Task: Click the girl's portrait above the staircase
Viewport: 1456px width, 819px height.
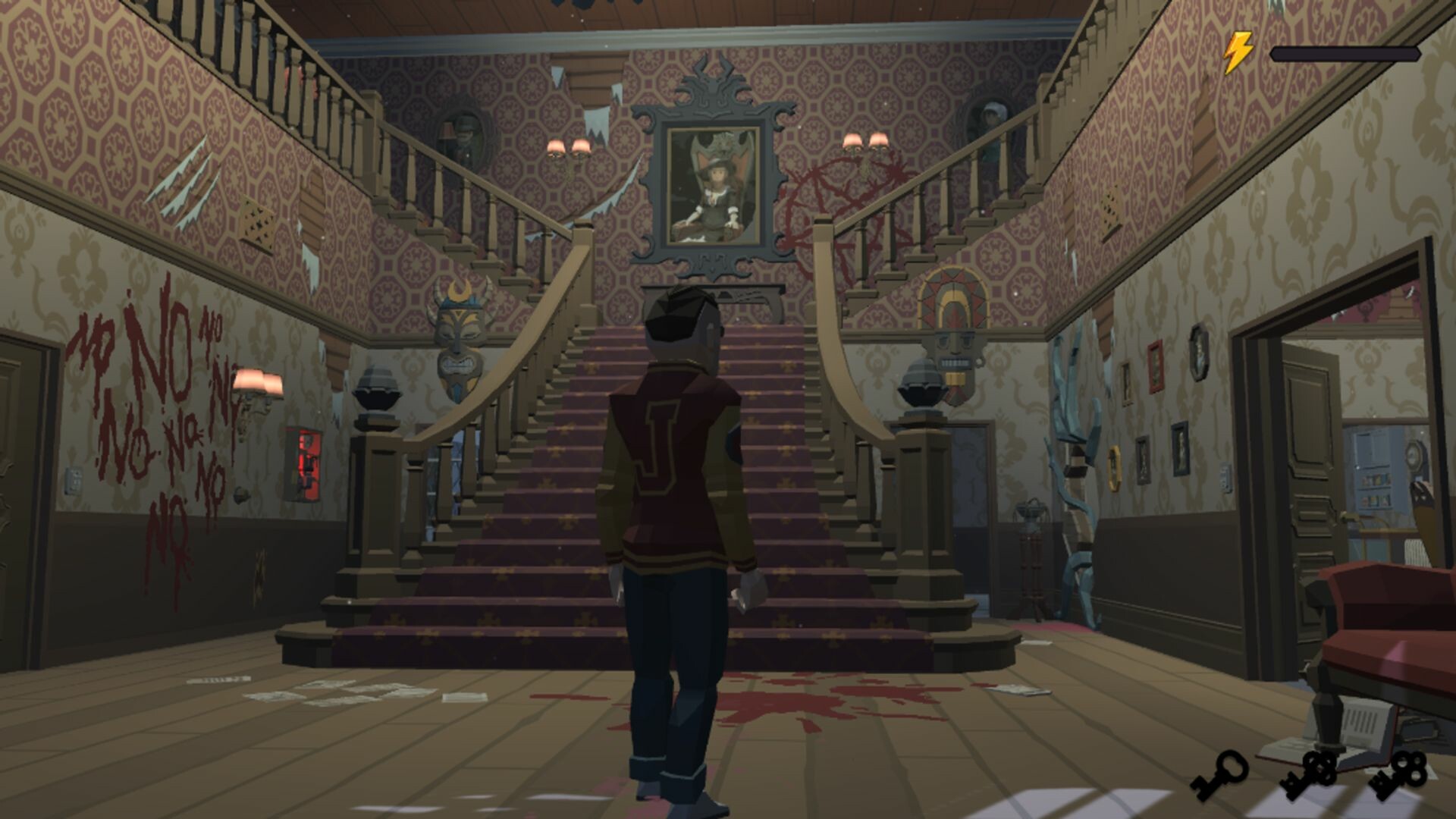Action: tap(711, 186)
